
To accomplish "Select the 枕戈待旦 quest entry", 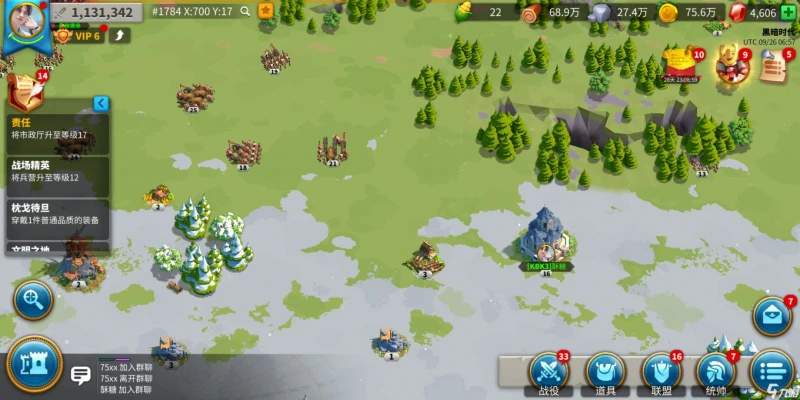I will (x=55, y=214).
